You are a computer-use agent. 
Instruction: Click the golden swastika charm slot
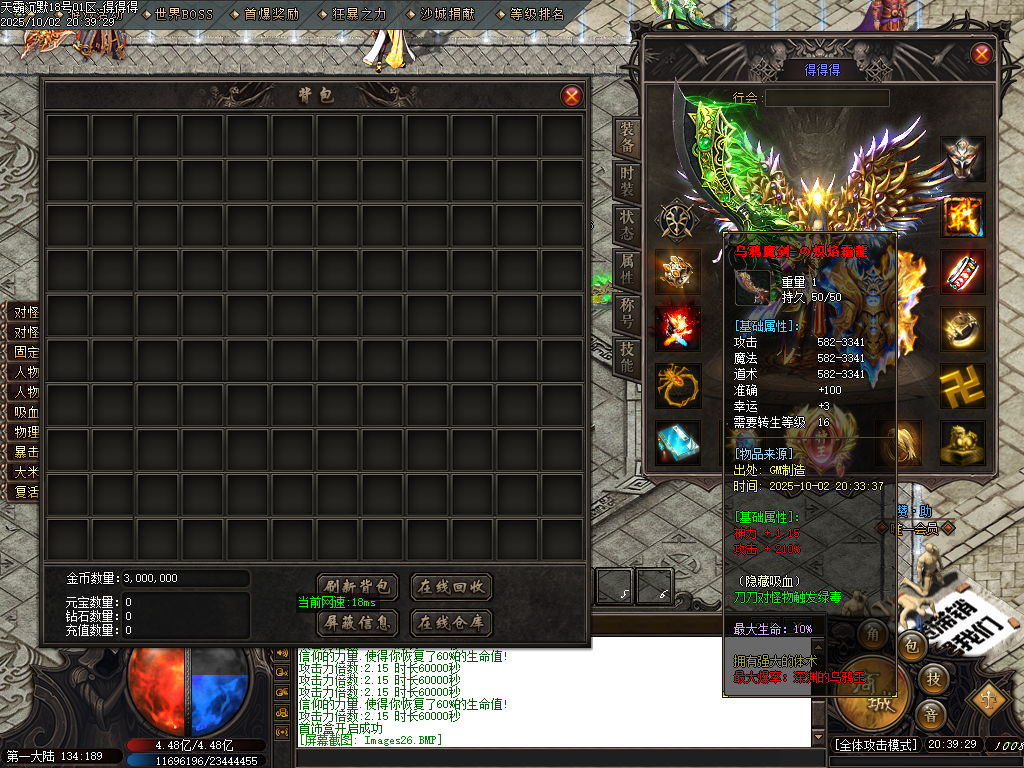pyautogui.click(x=963, y=386)
